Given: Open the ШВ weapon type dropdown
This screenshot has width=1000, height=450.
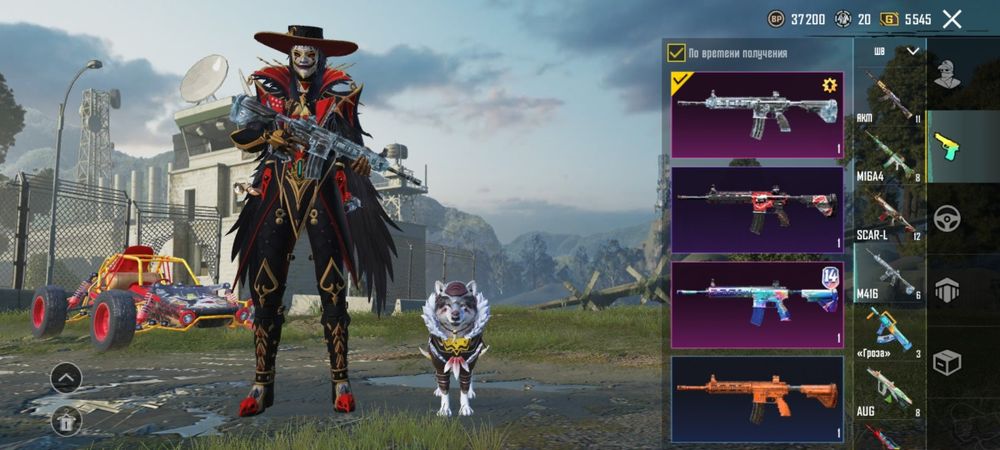Looking at the screenshot, I should 896,51.
